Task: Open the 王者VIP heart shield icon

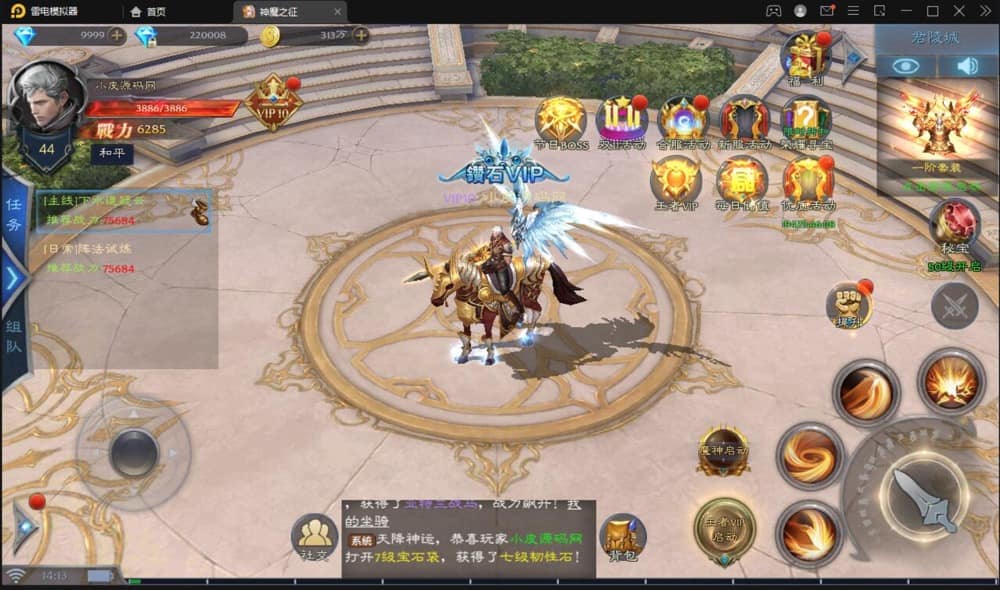Action: [x=675, y=182]
